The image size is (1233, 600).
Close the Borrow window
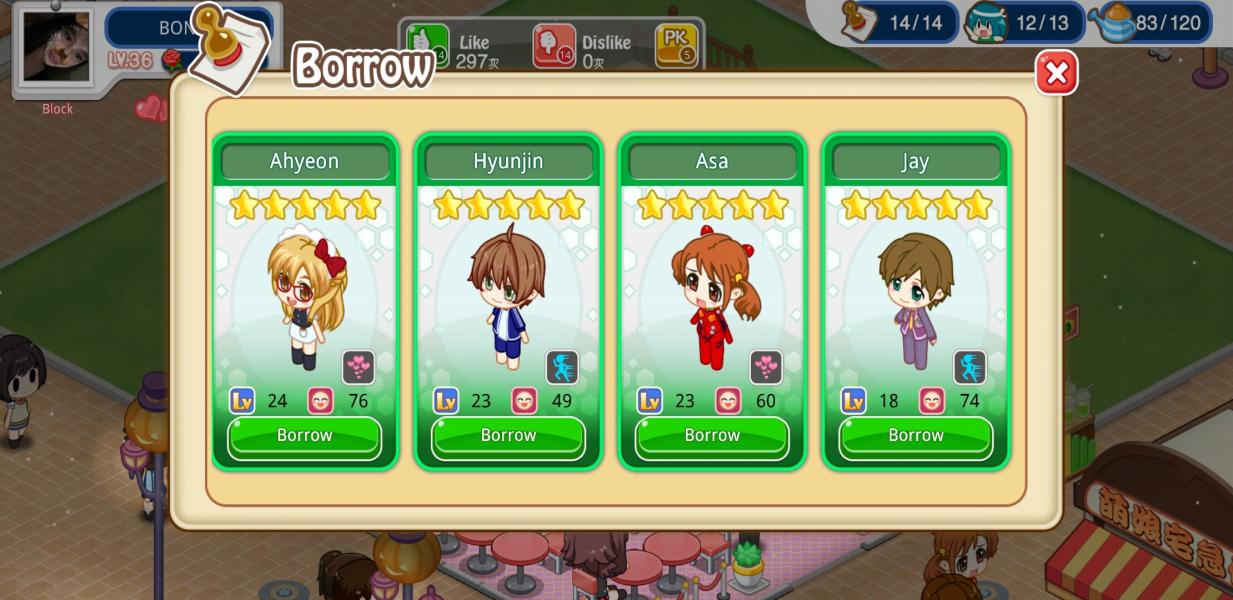1056,73
